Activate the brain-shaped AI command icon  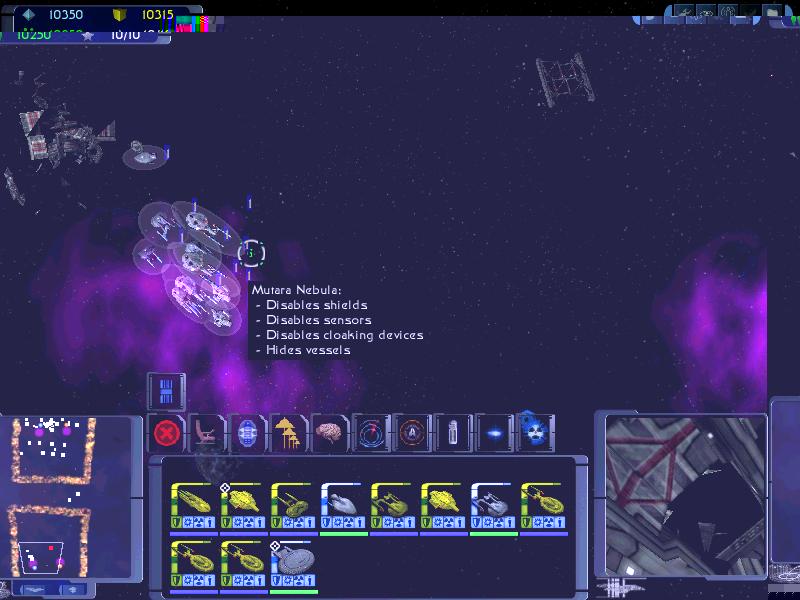pyautogui.click(x=329, y=434)
